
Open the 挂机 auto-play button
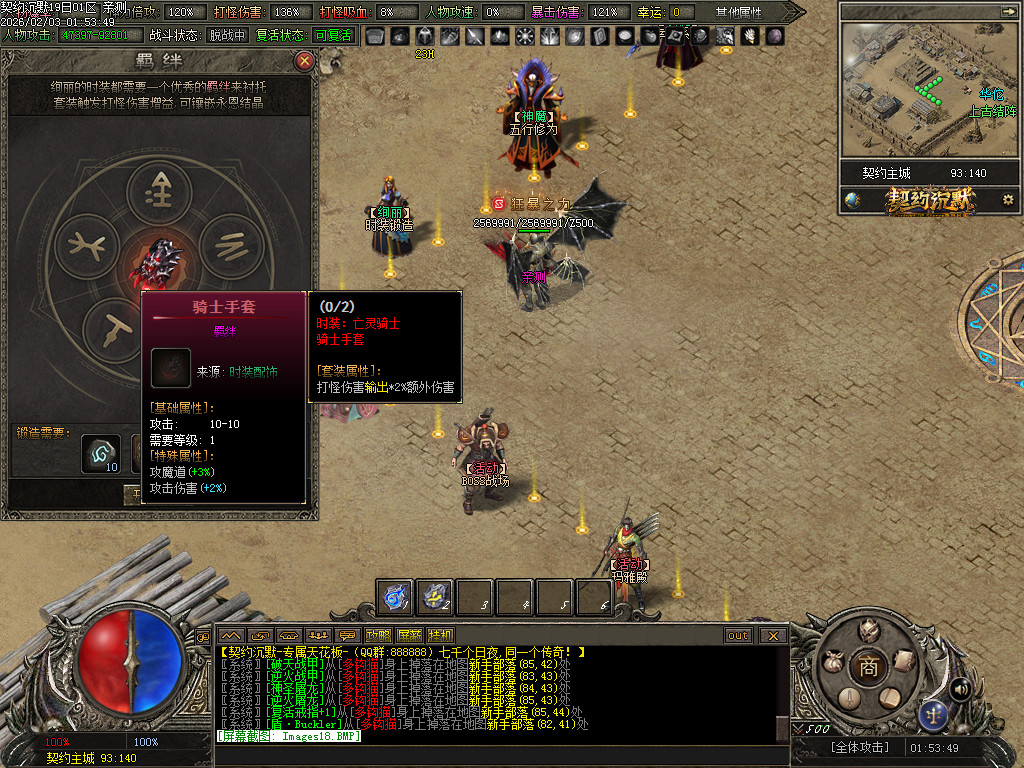[440, 635]
